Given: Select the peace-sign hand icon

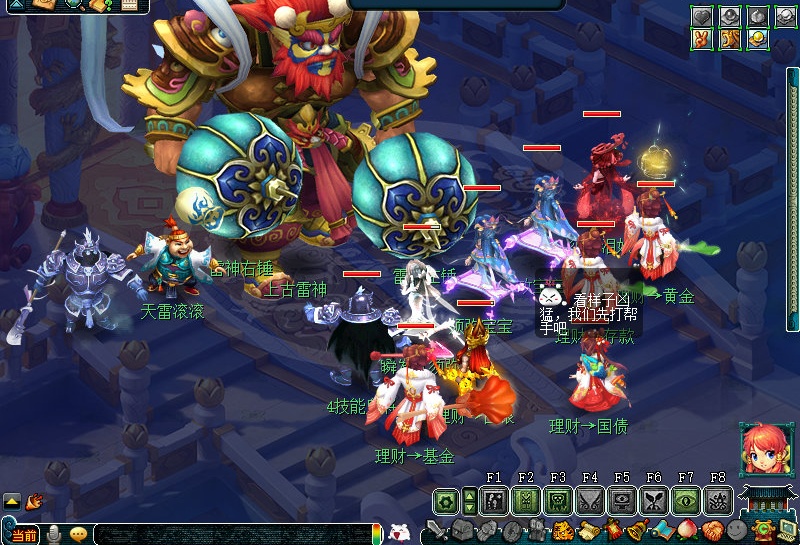Looking at the screenshot, I should pyautogui.click(x=703, y=39).
